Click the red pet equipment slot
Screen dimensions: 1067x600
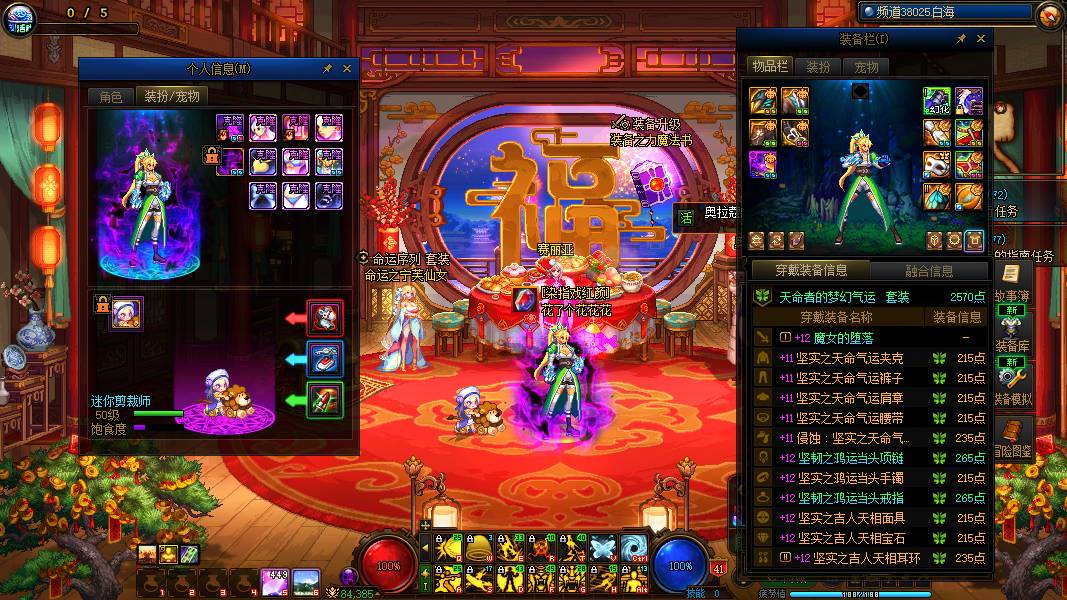tap(325, 319)
